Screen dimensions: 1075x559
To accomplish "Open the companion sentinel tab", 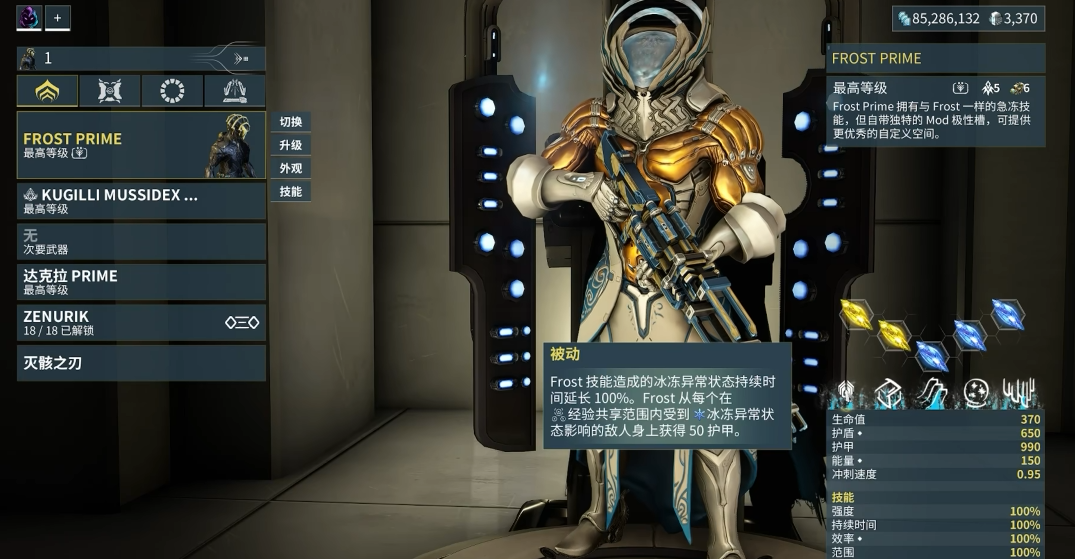I will pyautogui.click(x=110, y=91).
